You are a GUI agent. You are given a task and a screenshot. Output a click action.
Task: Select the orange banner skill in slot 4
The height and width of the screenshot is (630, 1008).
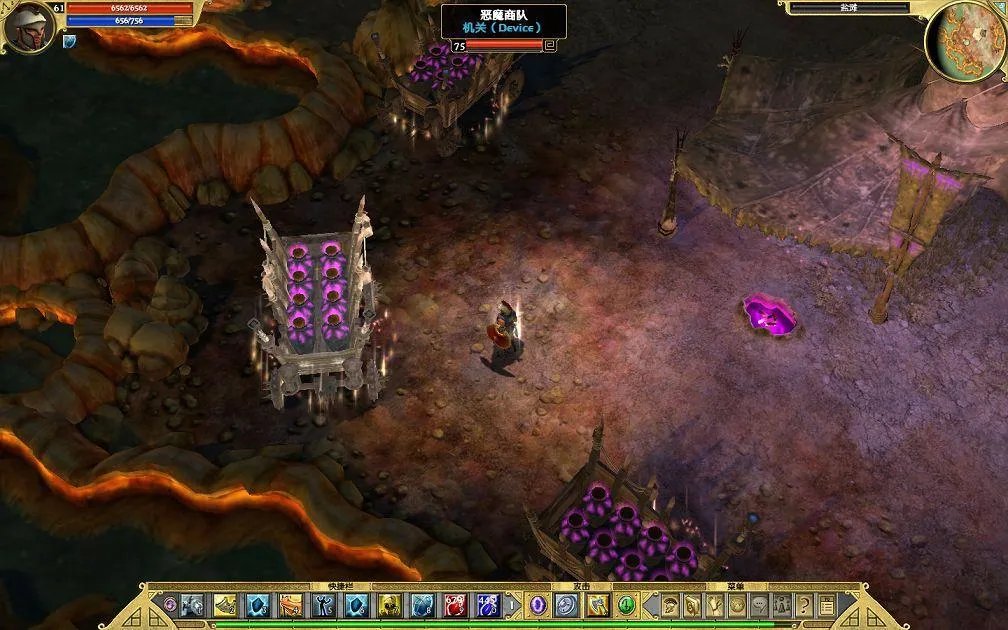pos(291,605)
